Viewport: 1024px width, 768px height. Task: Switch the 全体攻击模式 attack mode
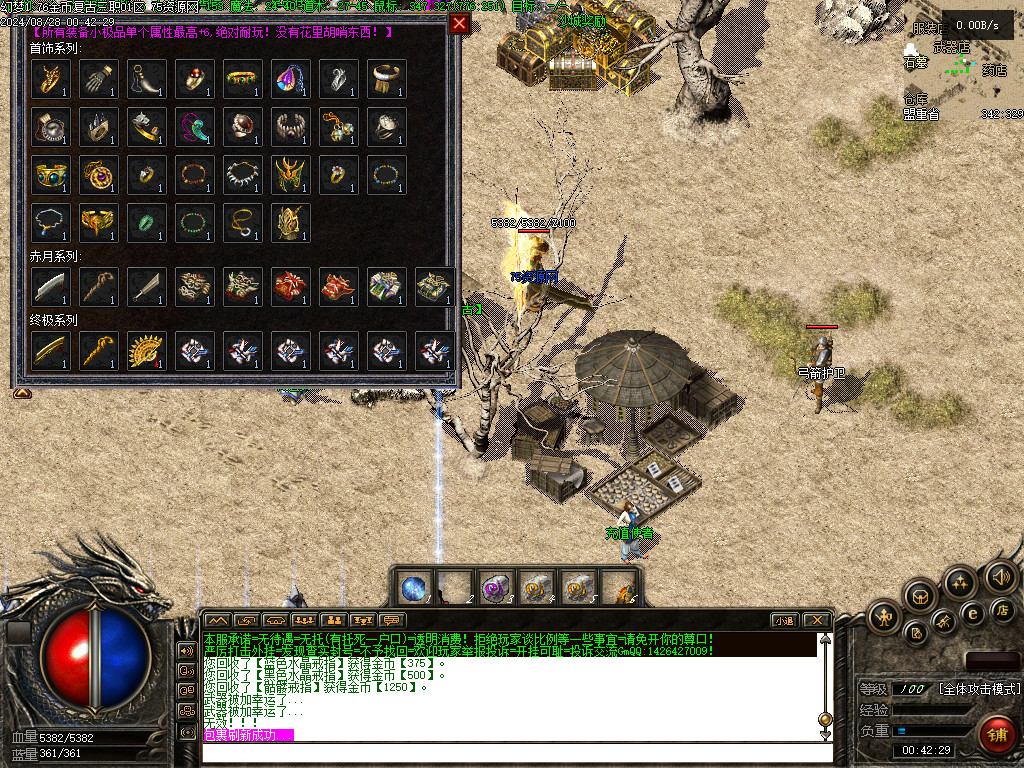pos(980,689)
